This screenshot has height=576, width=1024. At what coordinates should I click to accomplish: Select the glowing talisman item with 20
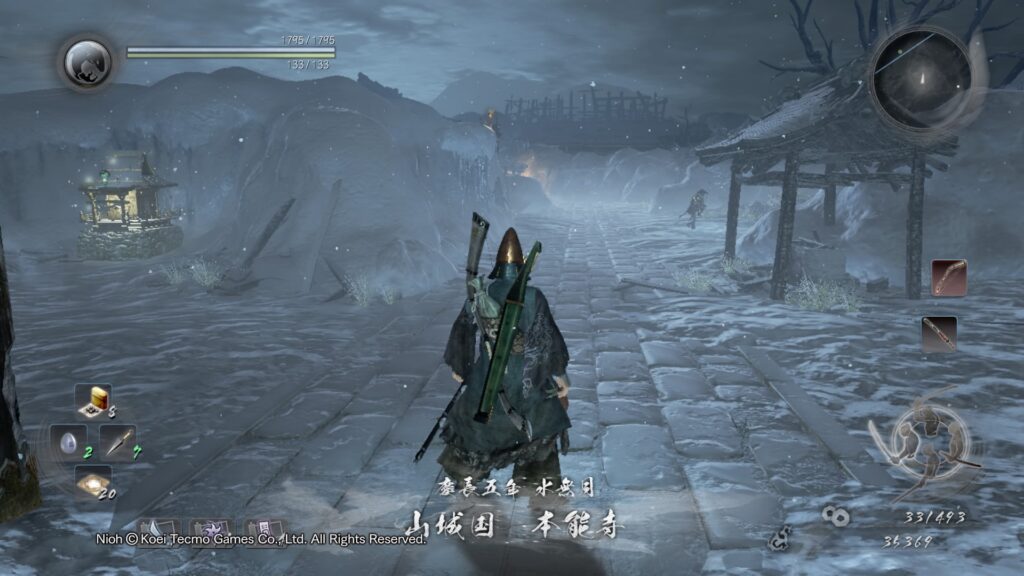pos(93,484)
